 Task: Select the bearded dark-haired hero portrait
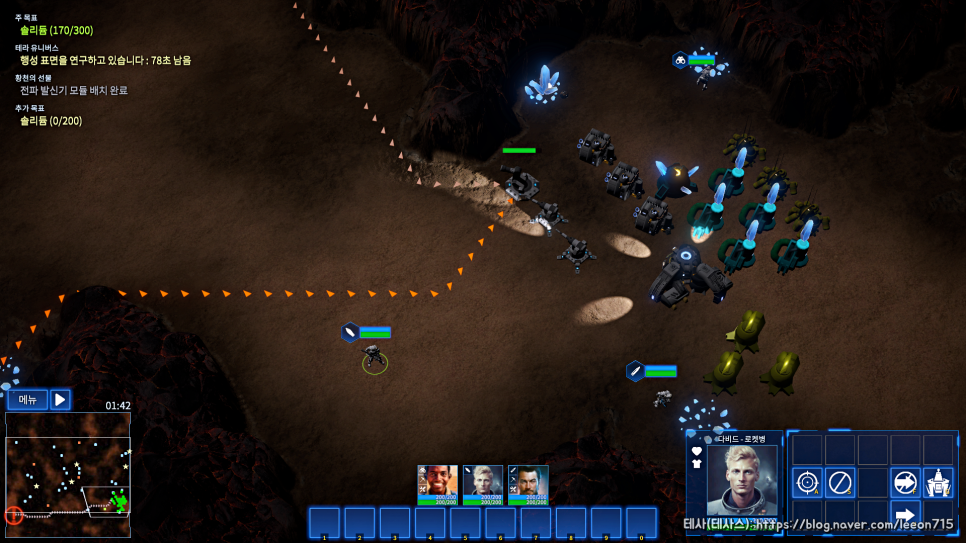528,484
